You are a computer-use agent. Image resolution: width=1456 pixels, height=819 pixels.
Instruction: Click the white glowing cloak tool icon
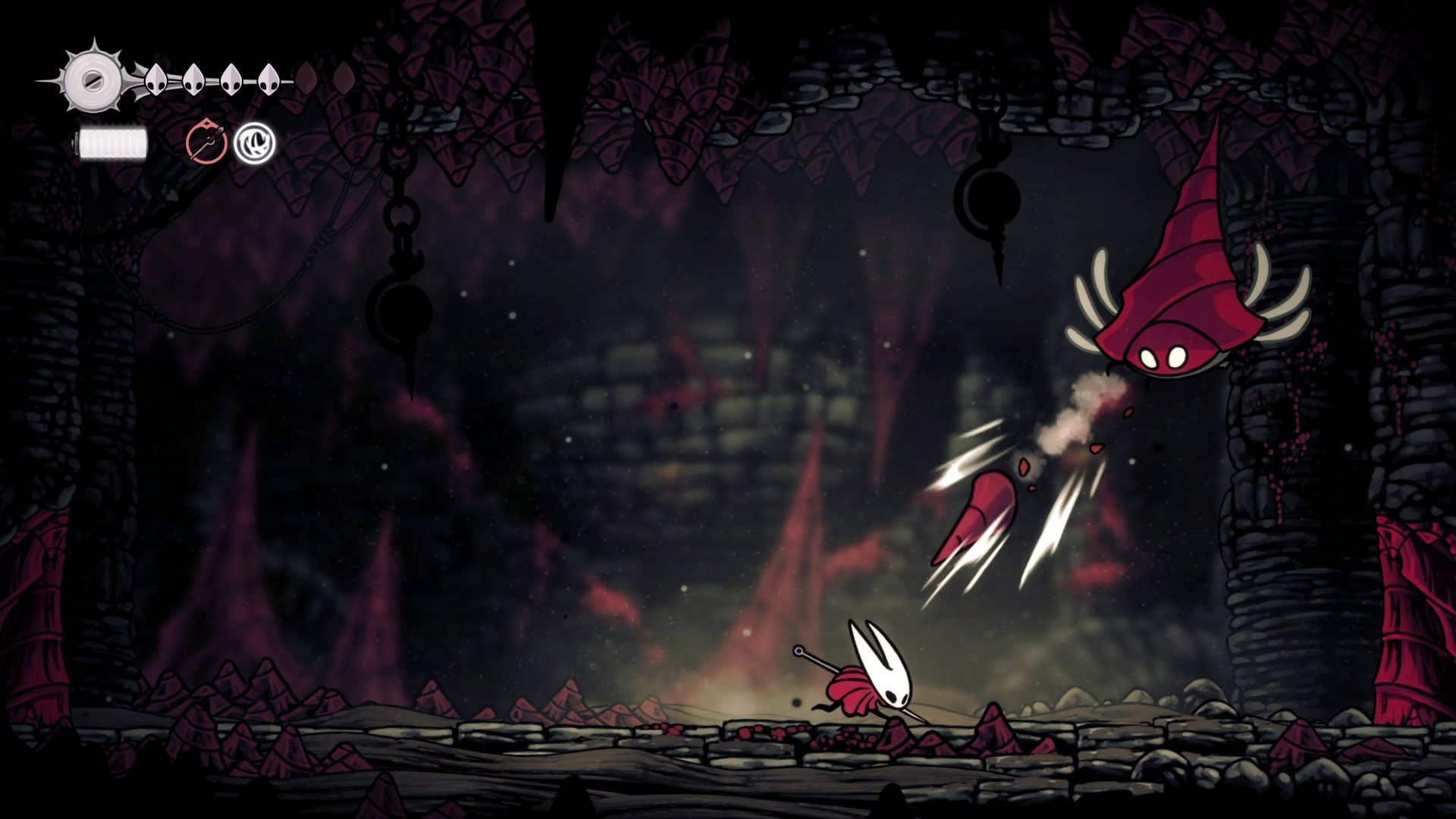(256, 144)
